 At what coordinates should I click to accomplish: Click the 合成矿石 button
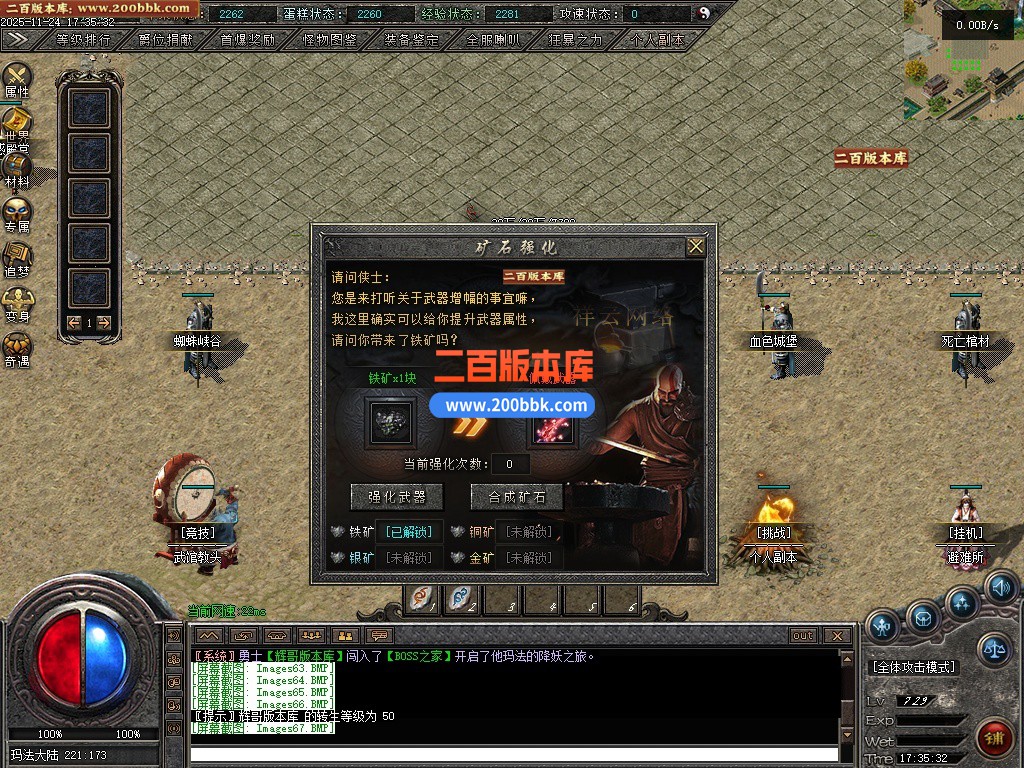click(x=516, y=497)
